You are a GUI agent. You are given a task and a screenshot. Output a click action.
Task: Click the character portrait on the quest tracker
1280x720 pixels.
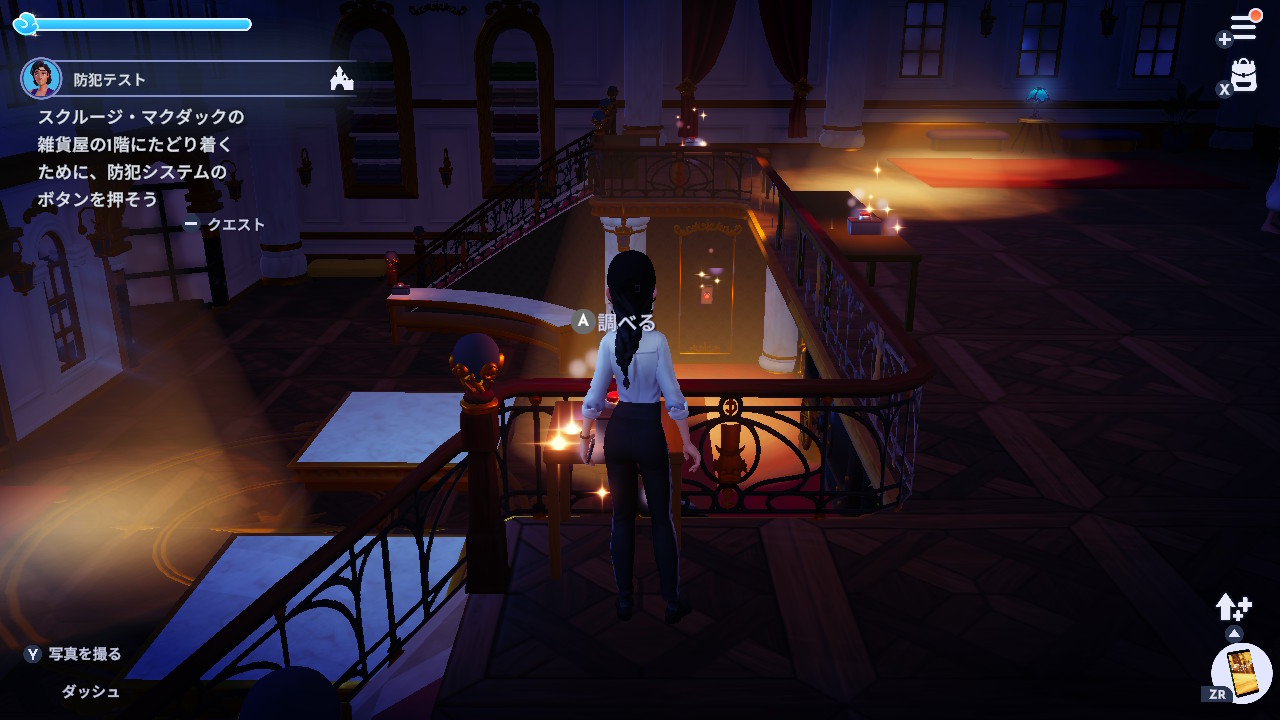41,79
